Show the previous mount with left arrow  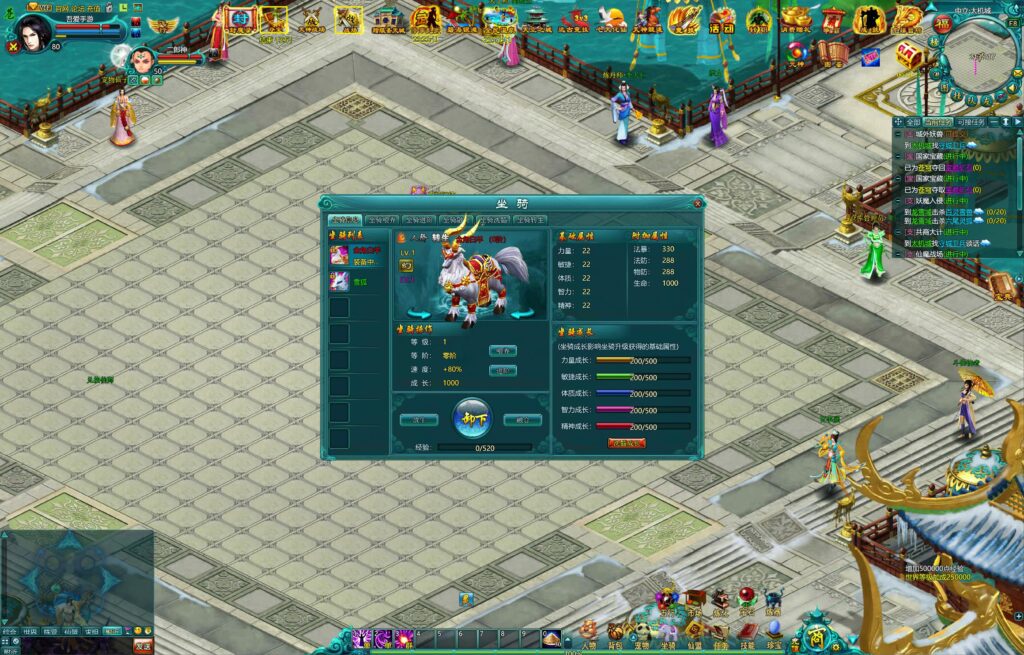(x=412, y=315)
